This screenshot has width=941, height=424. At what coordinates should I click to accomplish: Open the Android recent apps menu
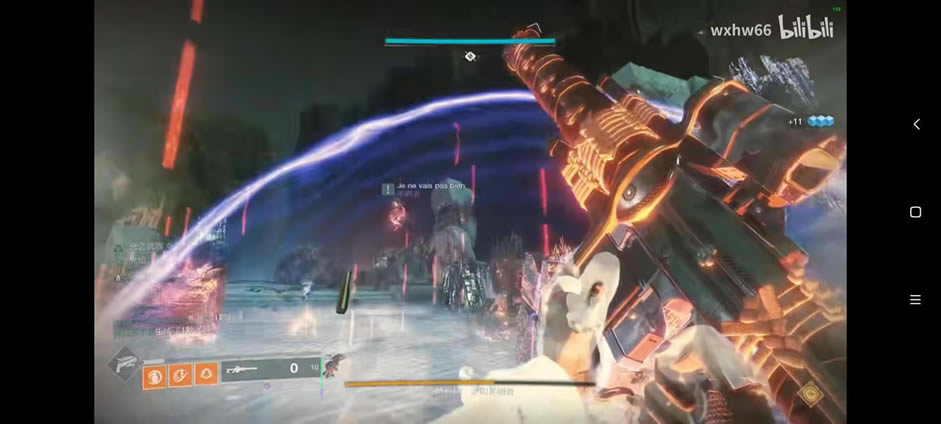[915, 300]
